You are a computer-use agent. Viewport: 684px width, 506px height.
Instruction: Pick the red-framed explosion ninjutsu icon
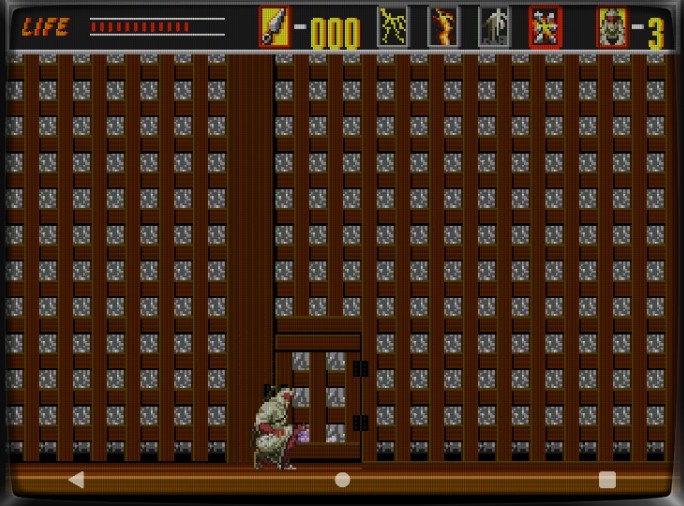click(545, 27)
